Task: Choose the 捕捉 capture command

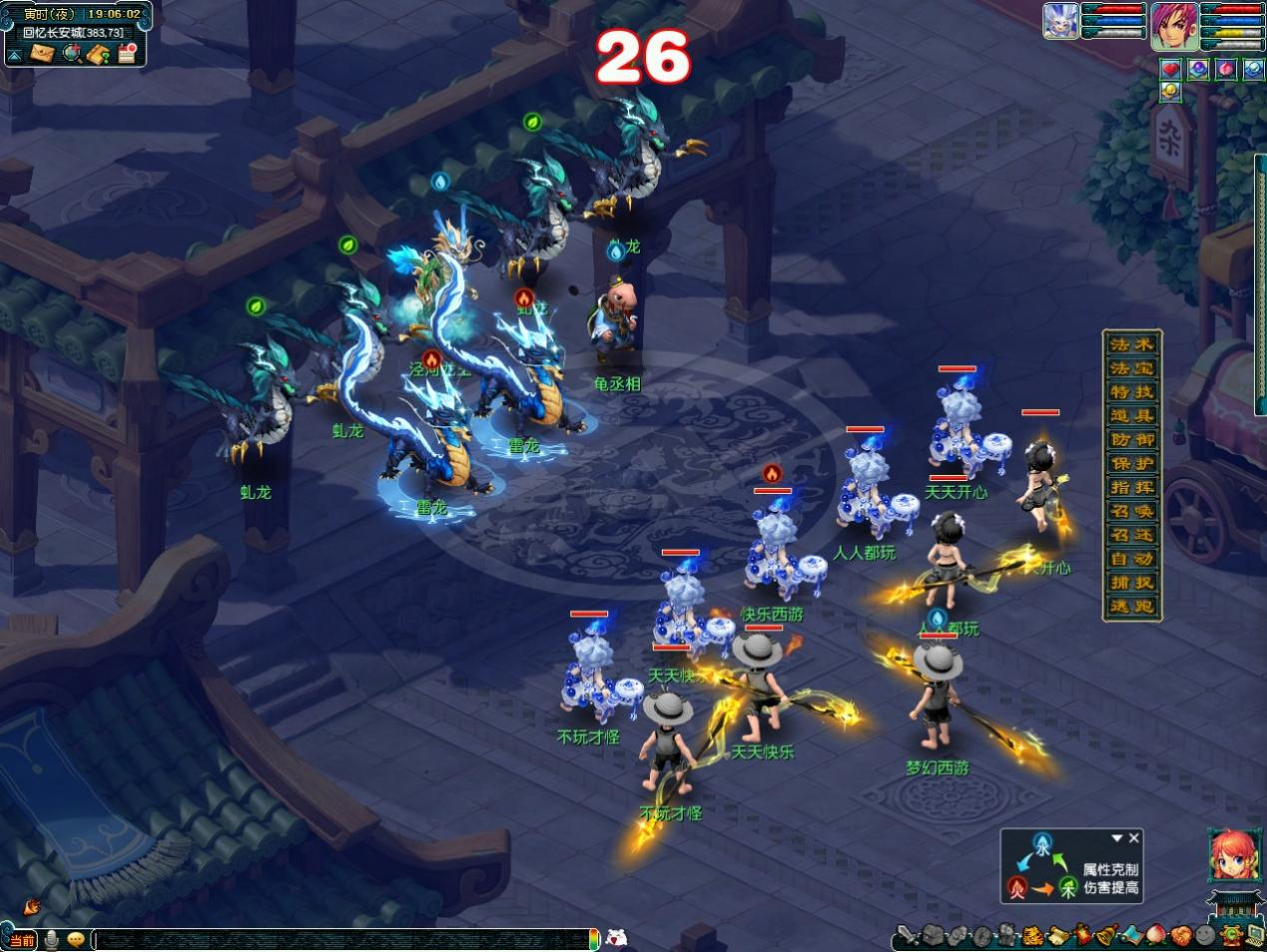Action: pyautogui.click(x=1131, y=583)
